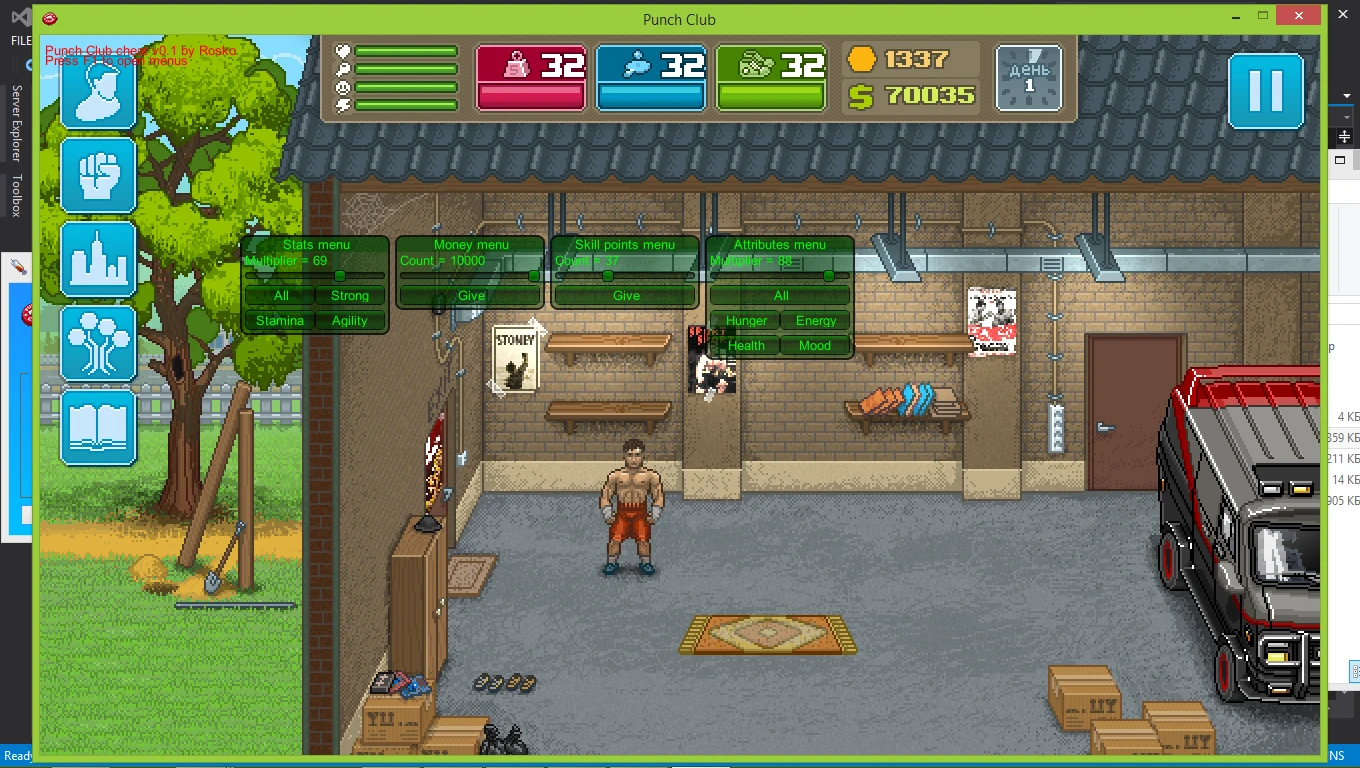
Task: Open the skill tree icon
Action: click(x=97, y=344)
